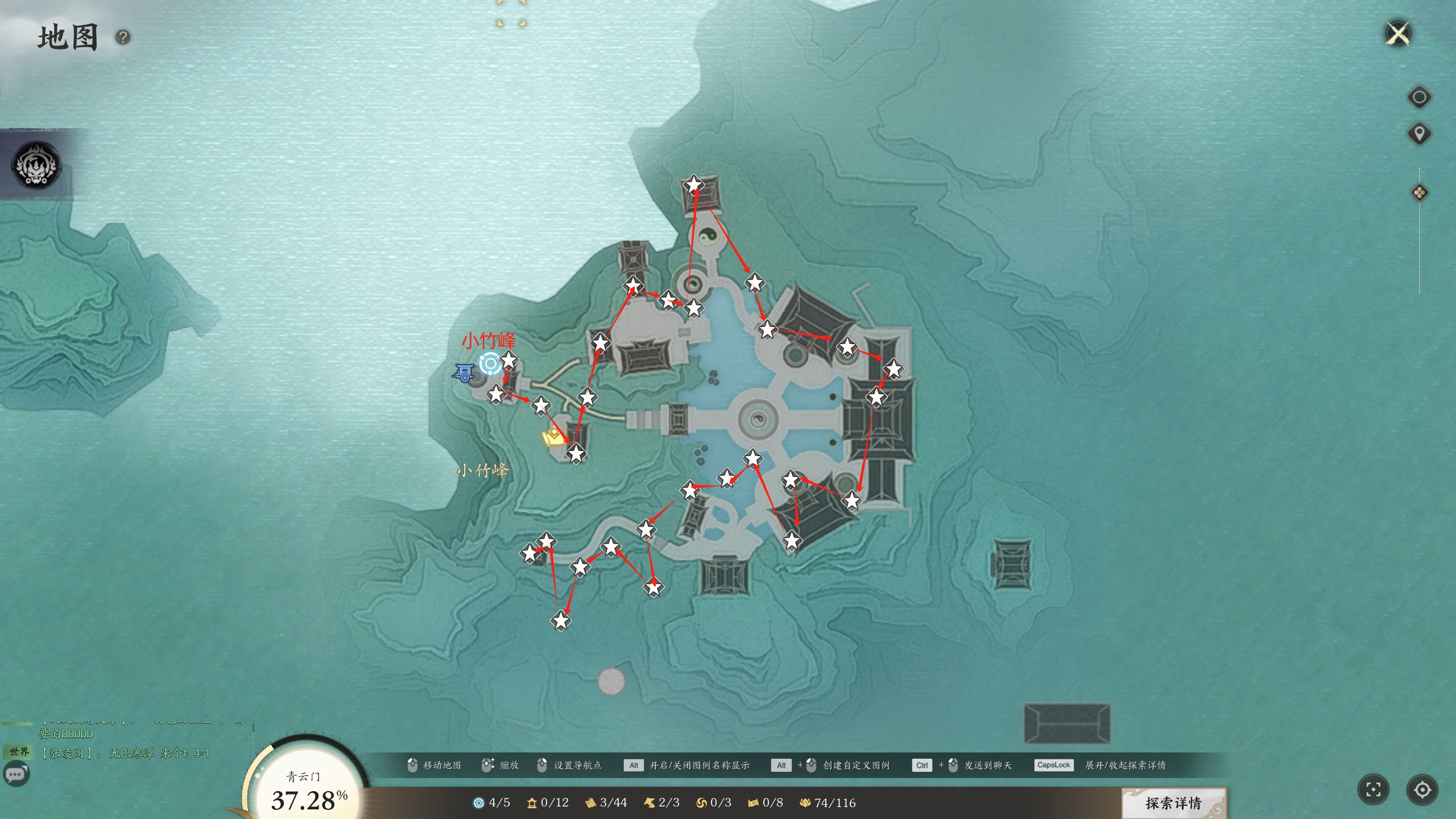
Task: Click the glowing yellow quest marker
Action: click(552, 438)
